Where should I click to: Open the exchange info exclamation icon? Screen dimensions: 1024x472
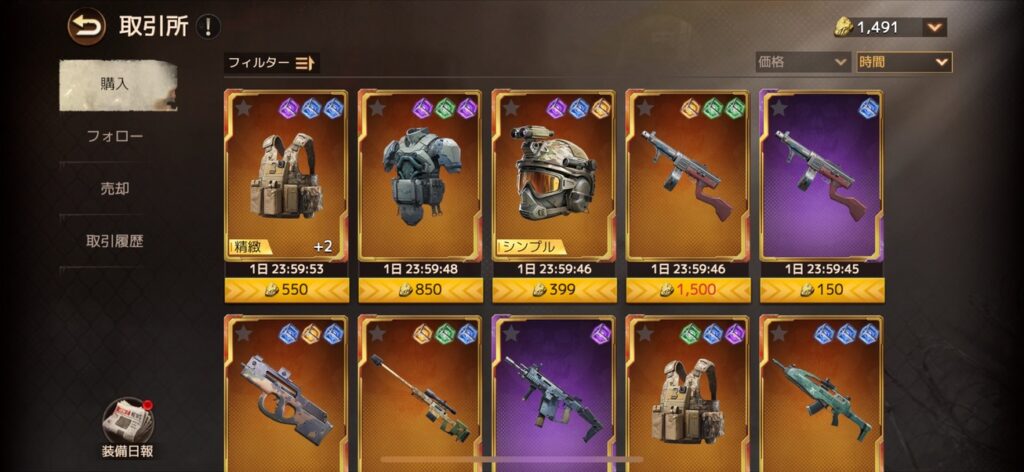coord(208,27)
